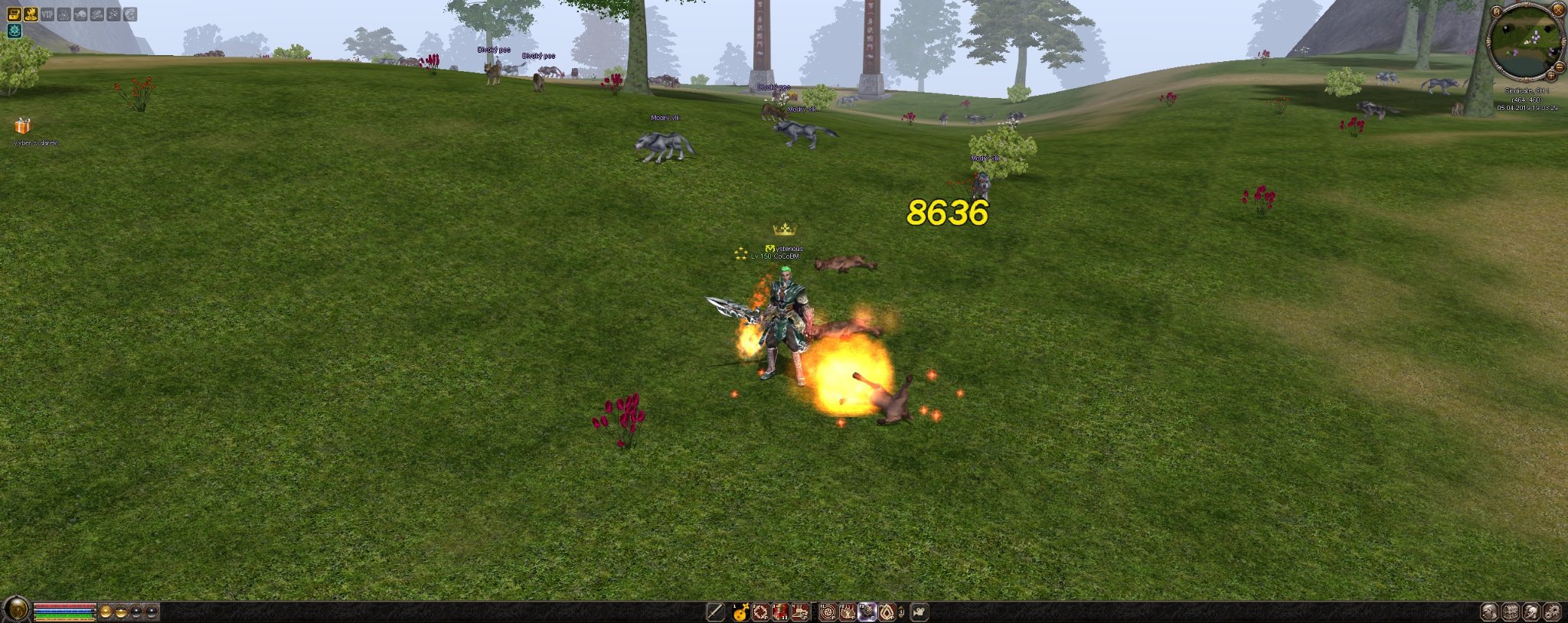
Task: Activate the crossed chains skill in slot 2
Action: click(x=760, y=612)
